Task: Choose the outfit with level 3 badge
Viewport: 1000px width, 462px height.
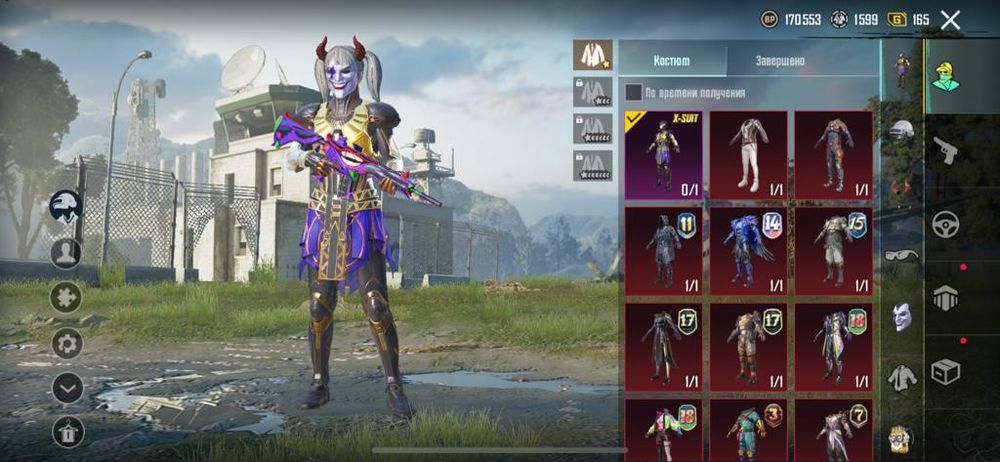Action: (x=748, y=431)
